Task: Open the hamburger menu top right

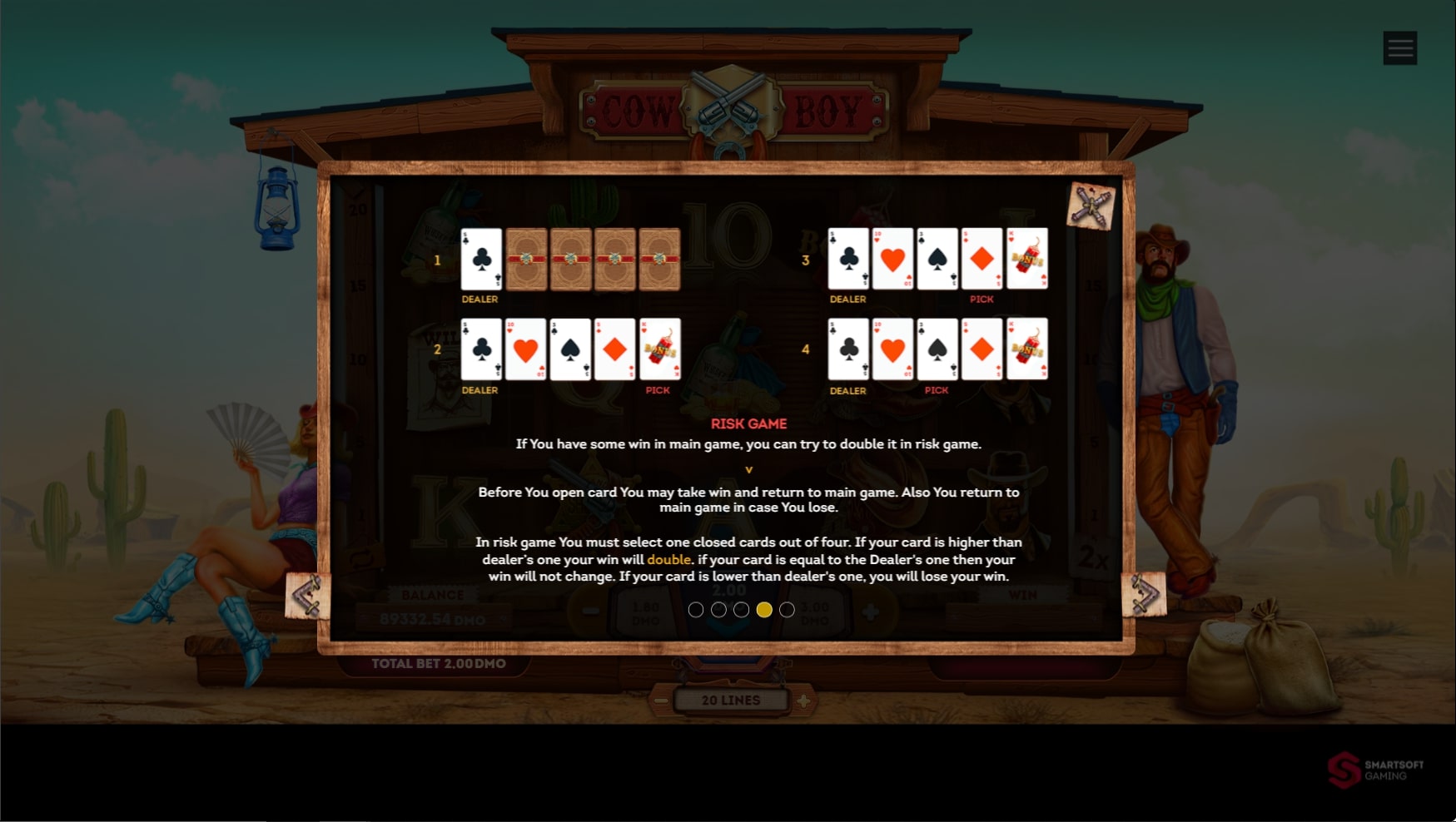Action: point(1399,47)
